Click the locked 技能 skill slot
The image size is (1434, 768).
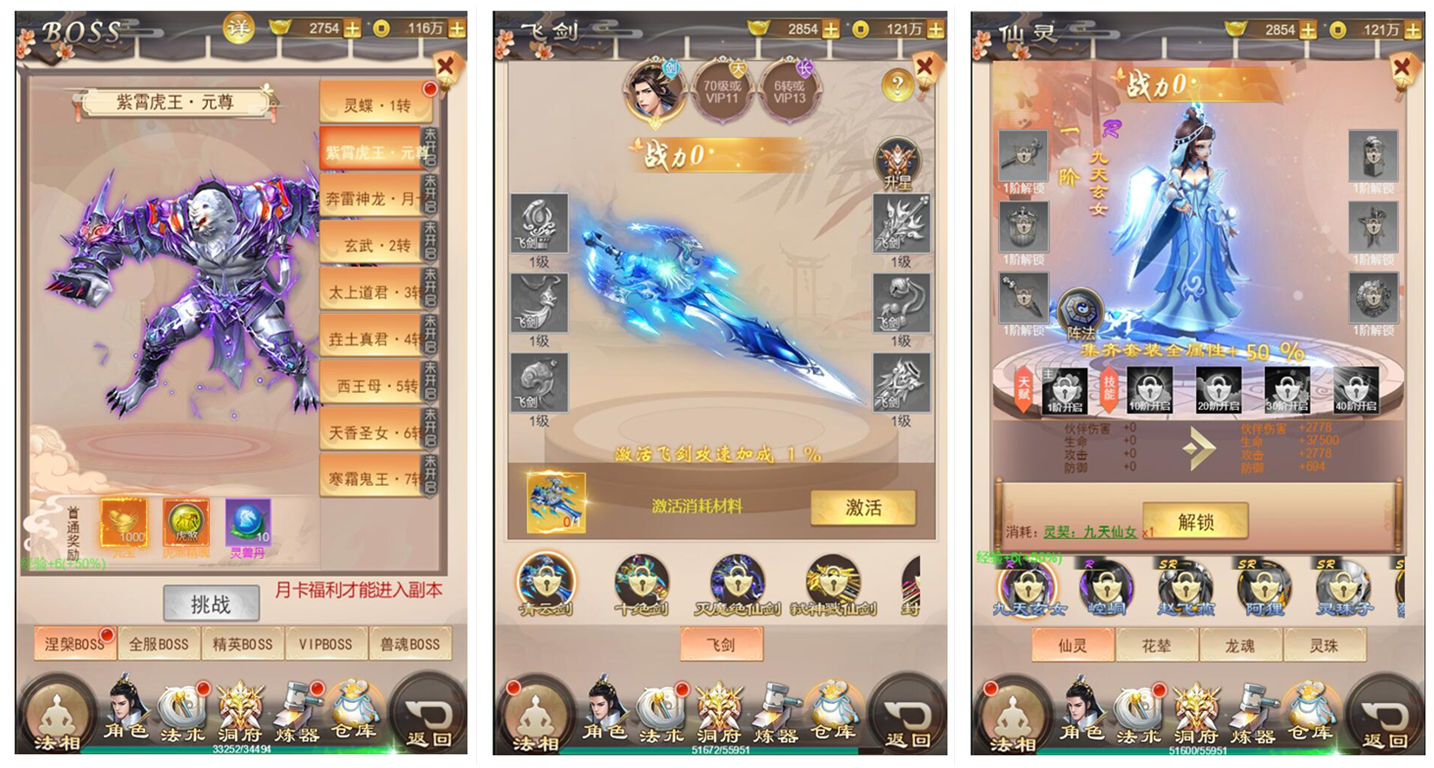coord(1110,390)
